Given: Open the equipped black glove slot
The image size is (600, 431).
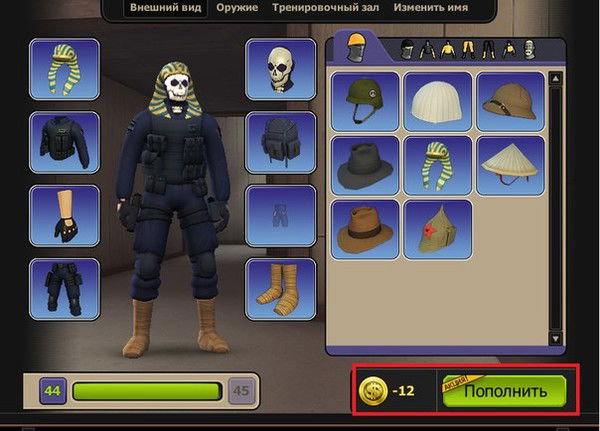Looking at the screenshot, I should click(x=64, y=215).
